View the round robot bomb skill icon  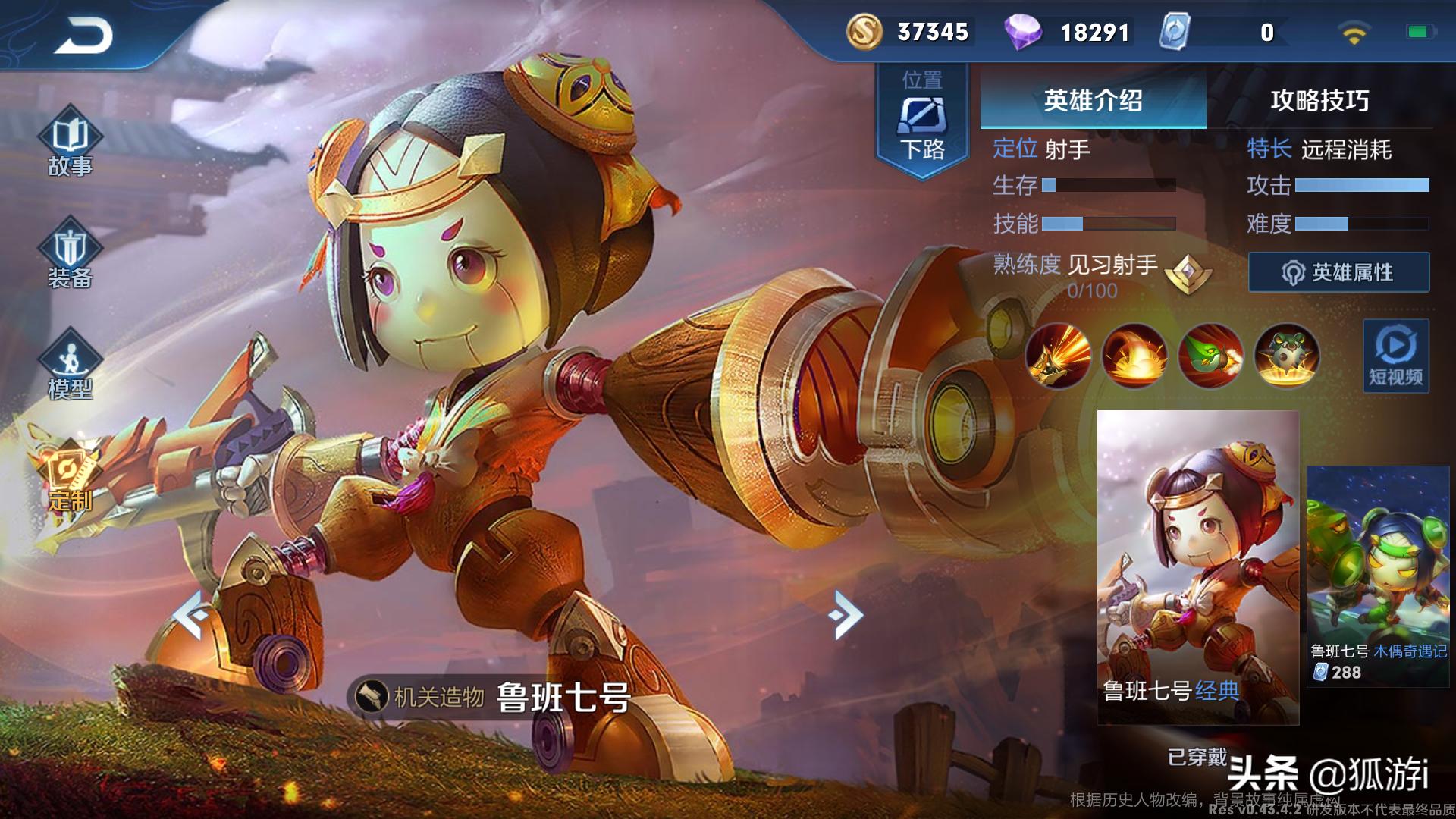tap(1287, 355)
